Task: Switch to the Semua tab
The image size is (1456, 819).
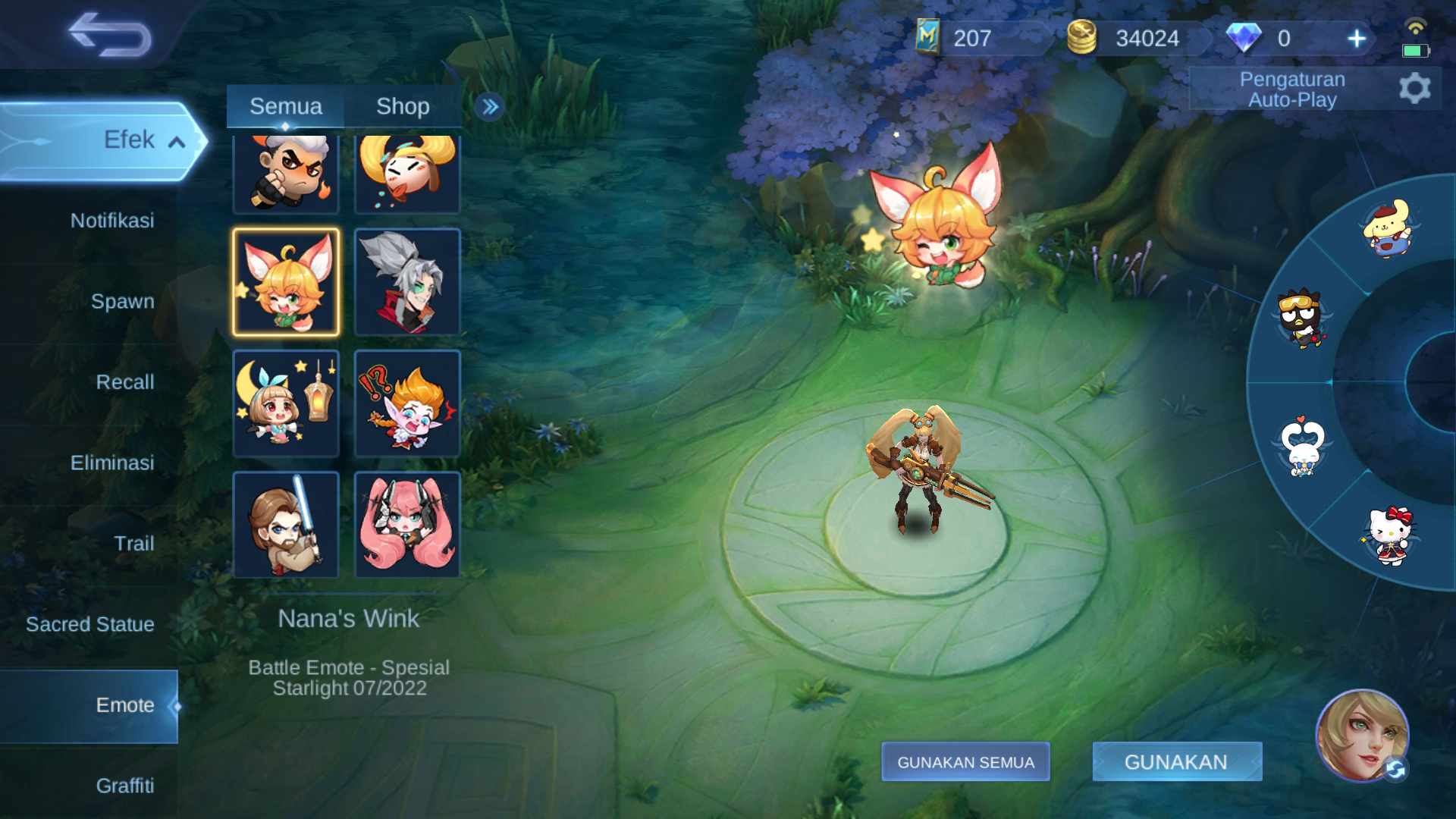Action: [x=286, y=106]
